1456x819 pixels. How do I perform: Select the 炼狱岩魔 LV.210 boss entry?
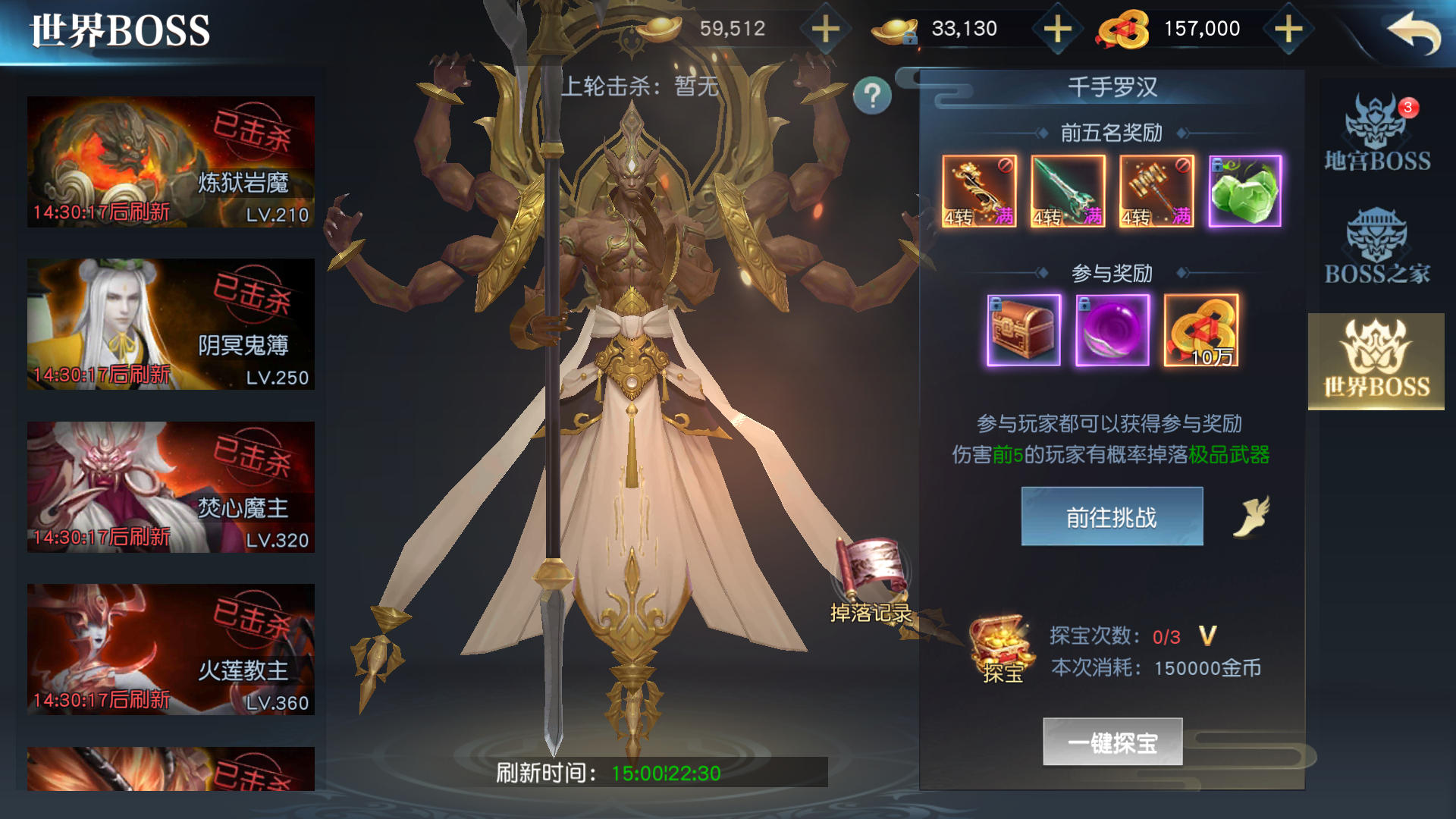click(171, 162)
